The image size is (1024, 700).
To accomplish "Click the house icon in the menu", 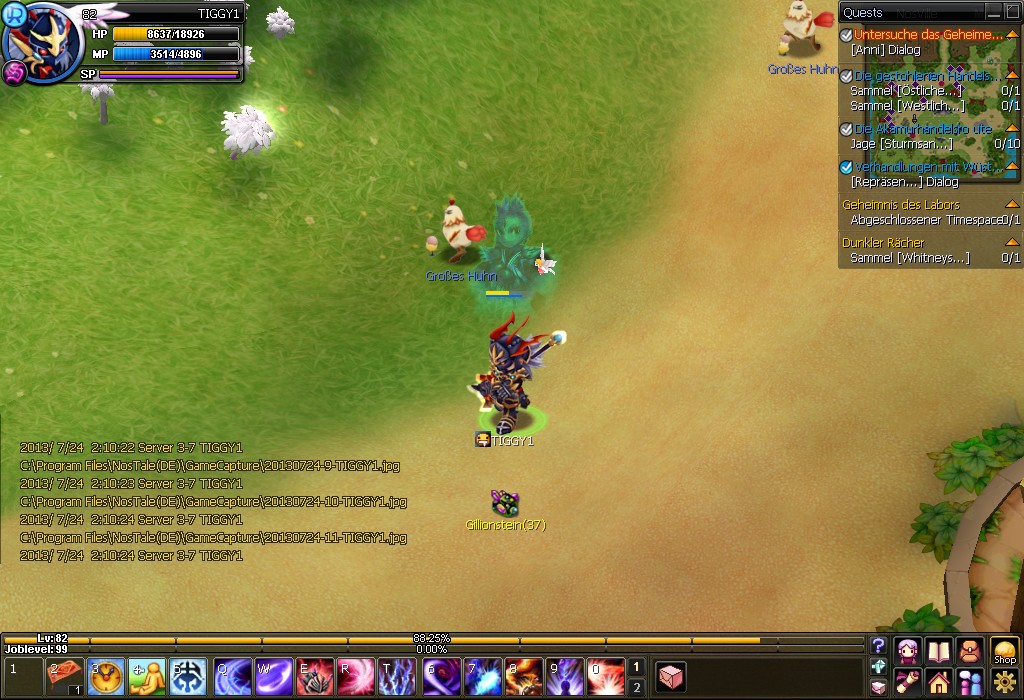I will click(x=938, y=683).
